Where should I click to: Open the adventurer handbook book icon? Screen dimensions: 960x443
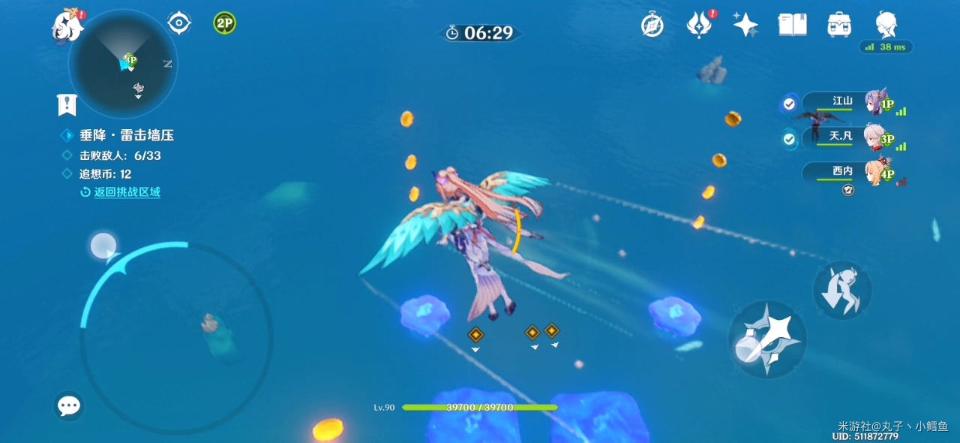792,25
